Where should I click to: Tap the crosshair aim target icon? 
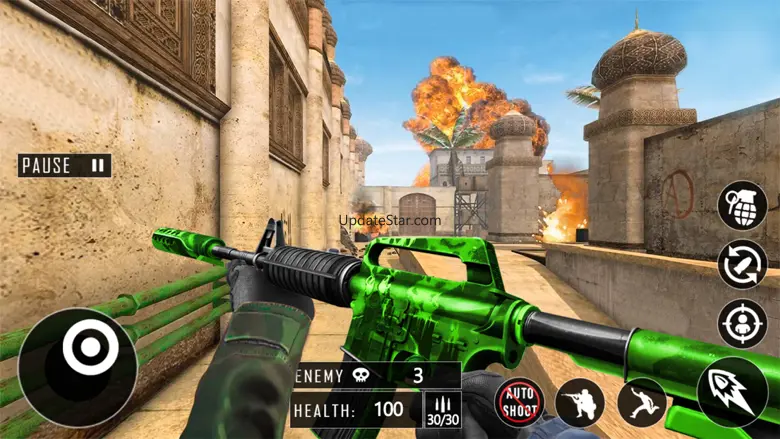point(742,323)
